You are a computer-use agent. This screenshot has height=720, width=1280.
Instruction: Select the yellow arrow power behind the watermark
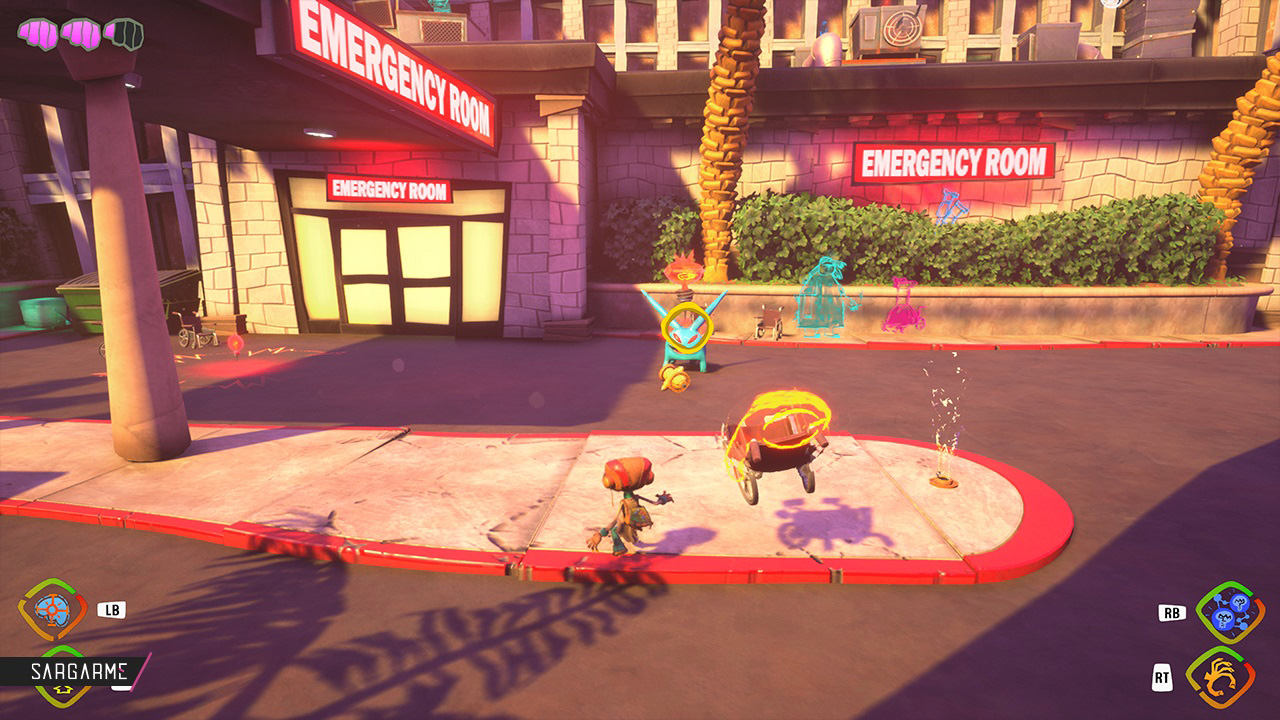click(x=52, y=687)
